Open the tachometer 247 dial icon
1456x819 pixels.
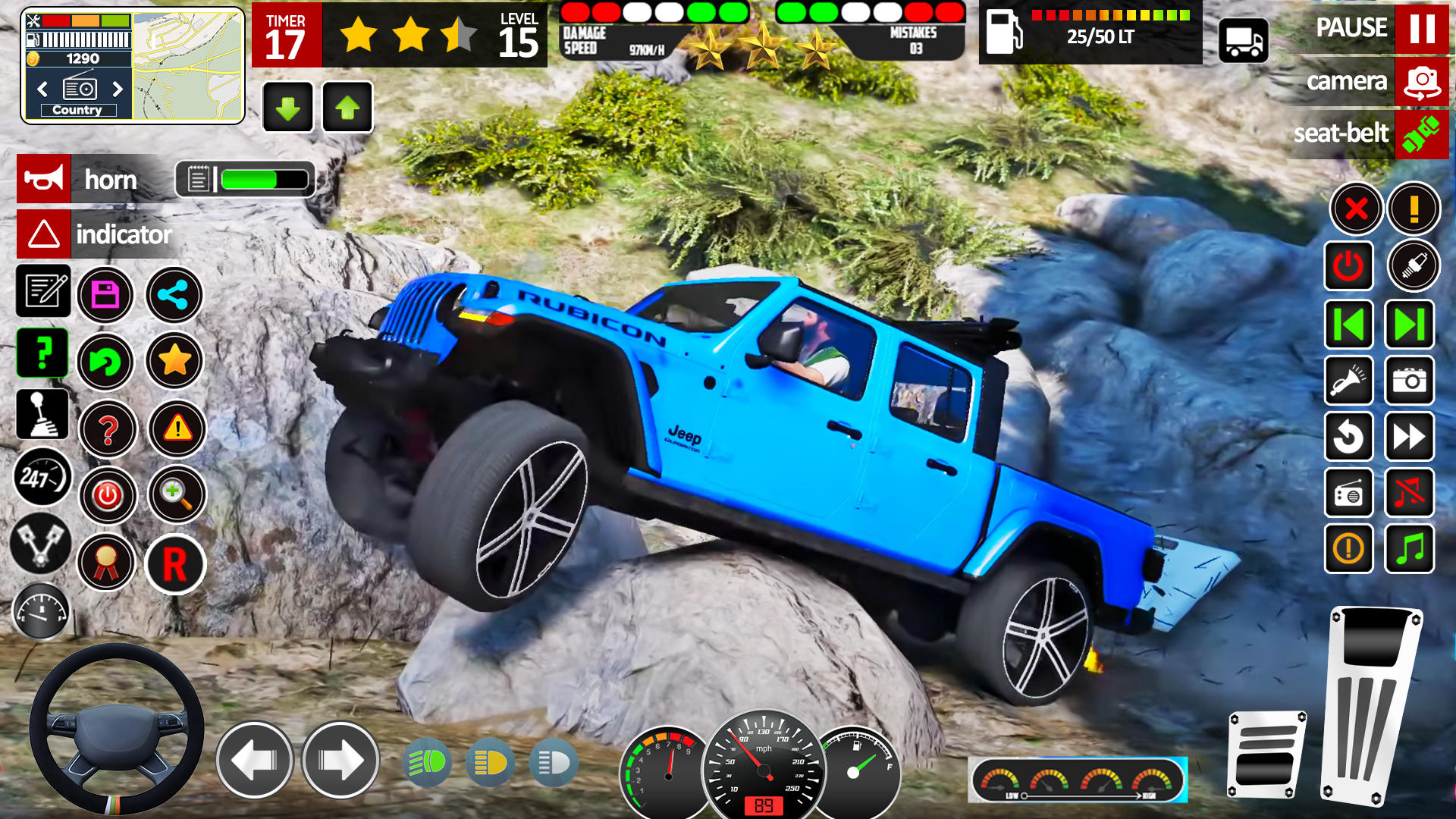click(x=42, y=478)
